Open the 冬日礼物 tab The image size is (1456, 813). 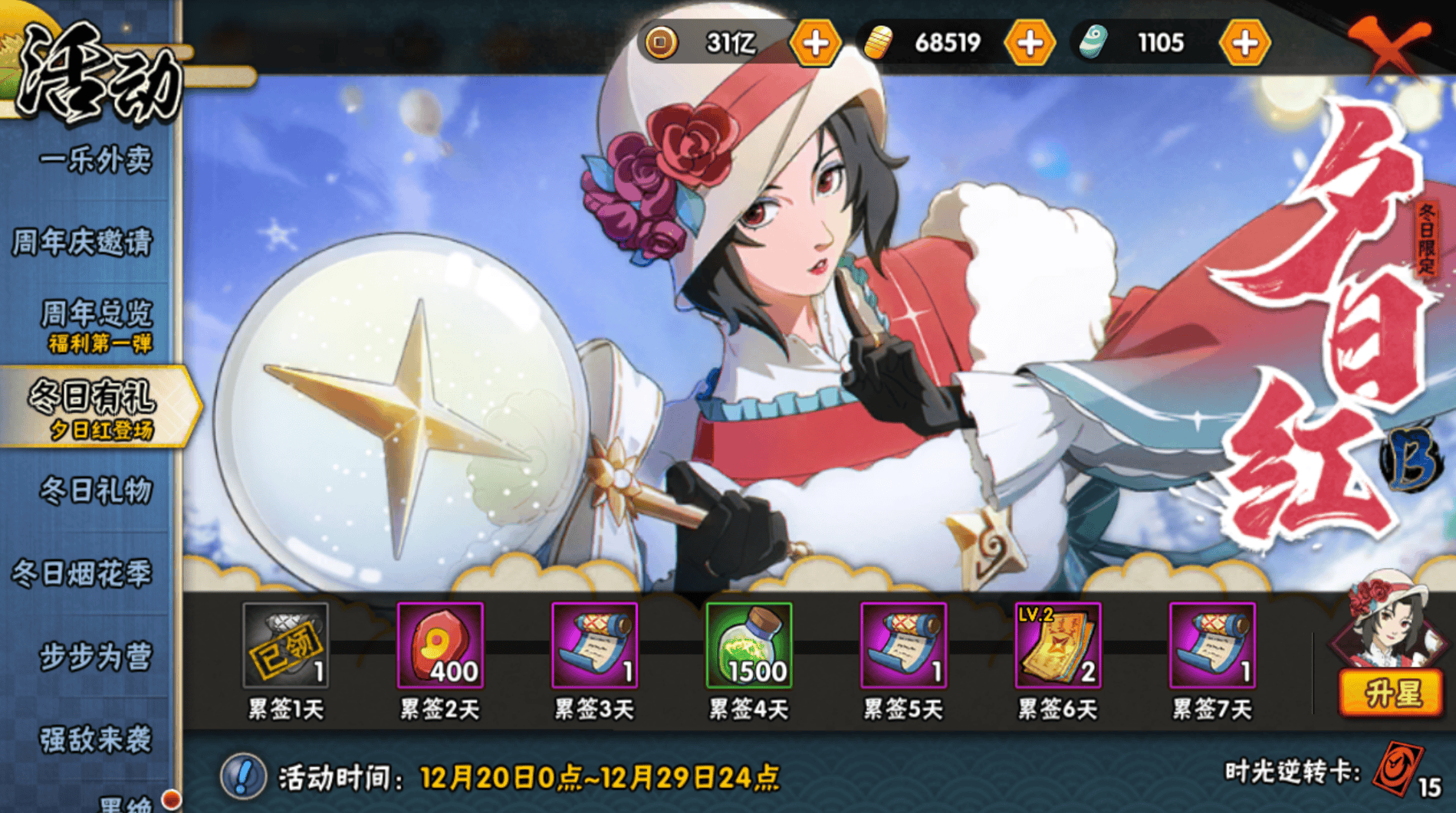click(96, 490)
